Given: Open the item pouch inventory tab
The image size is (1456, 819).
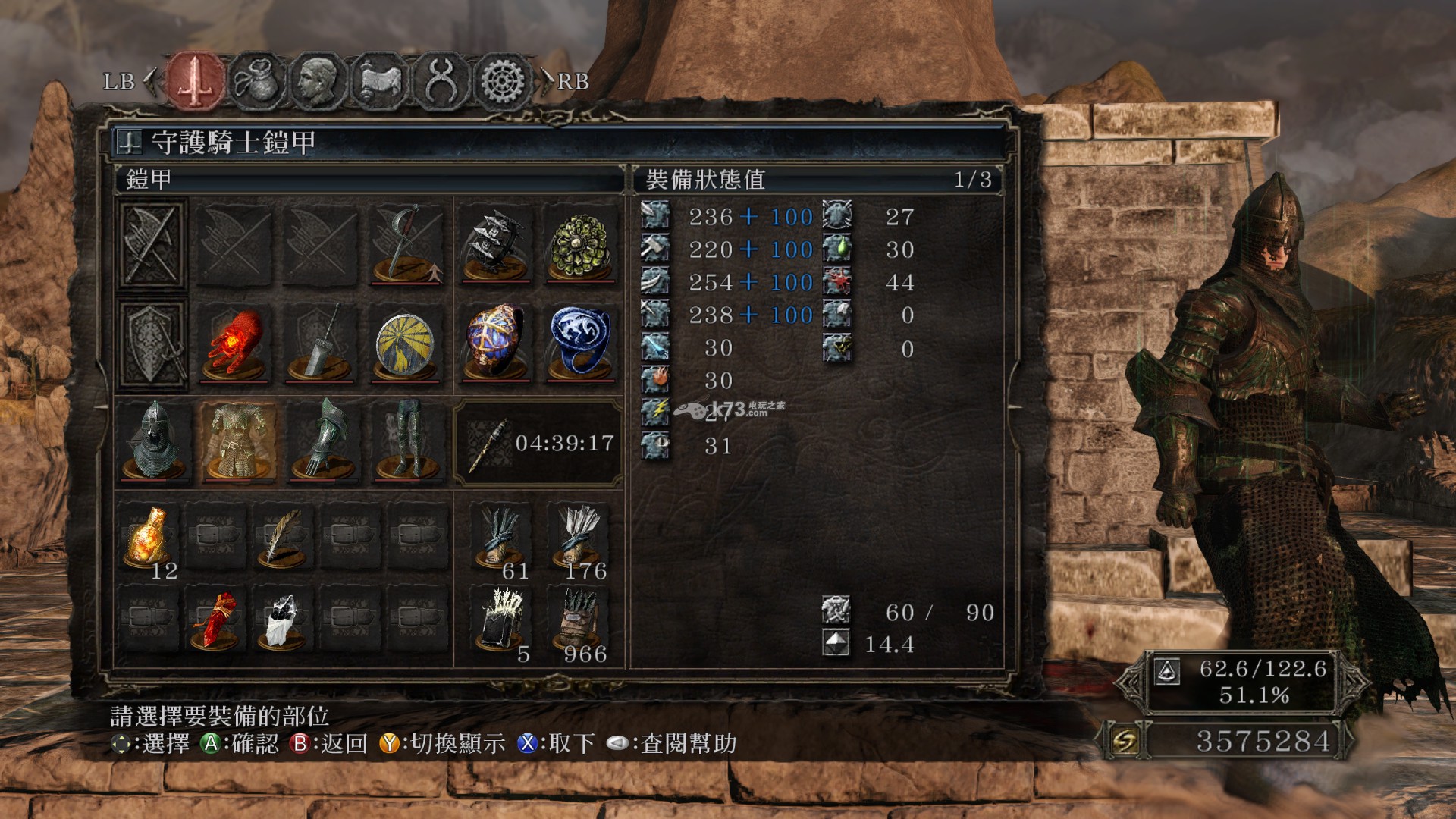Looking at the screenshot, I should pyautogui.click(x=257, y=80).
